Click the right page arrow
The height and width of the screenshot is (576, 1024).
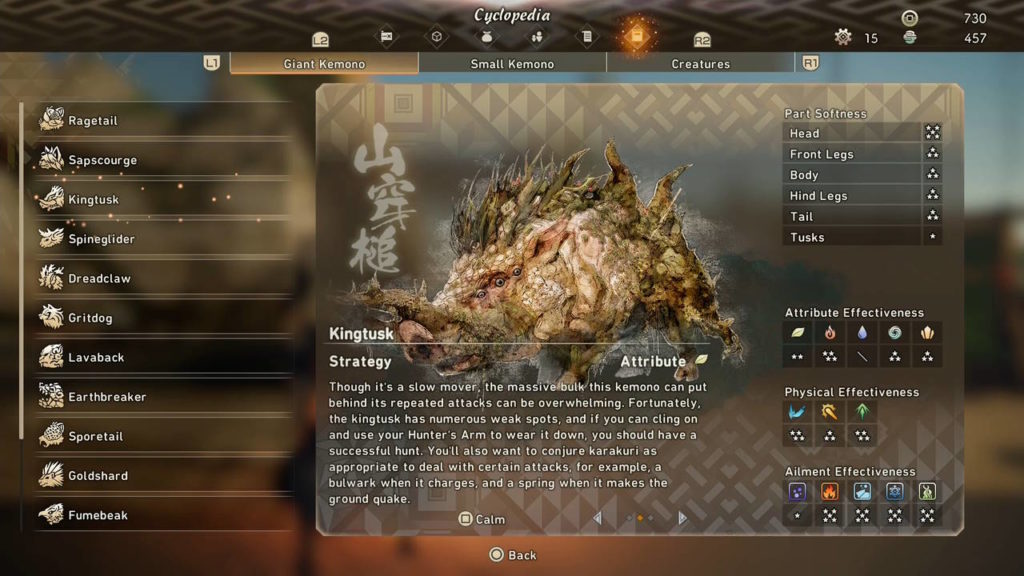click(683, 518)
